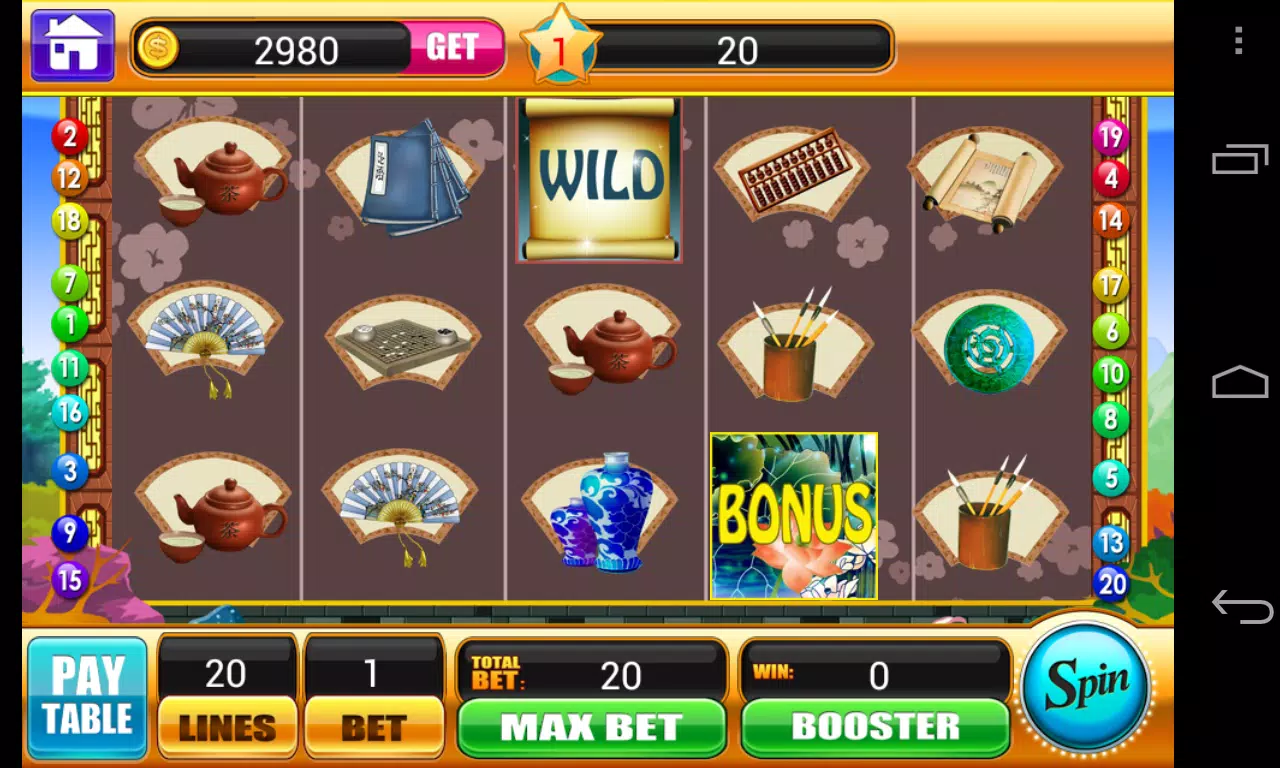Show payline number 15
The width and height of the screenshot is (1280, 768).
point(69,579)
